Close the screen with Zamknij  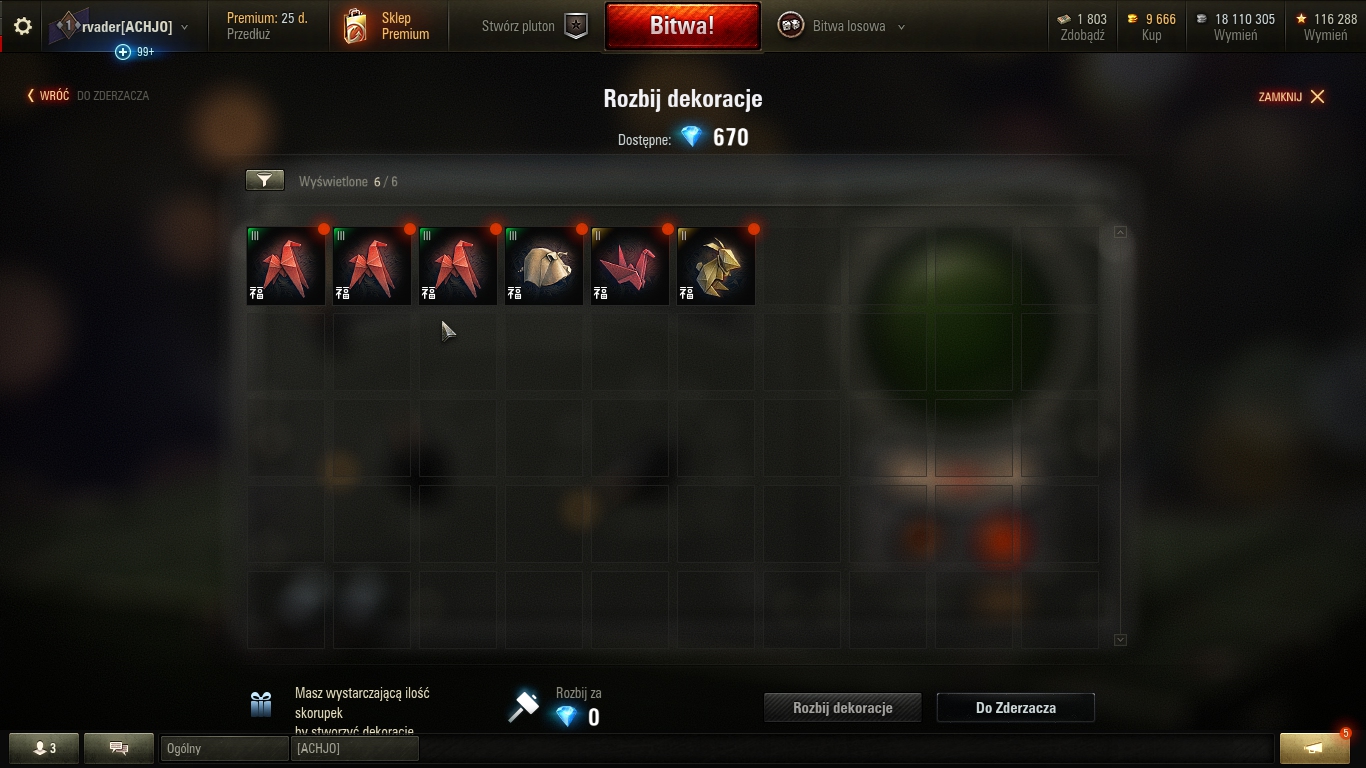[x=1291, y=97]
